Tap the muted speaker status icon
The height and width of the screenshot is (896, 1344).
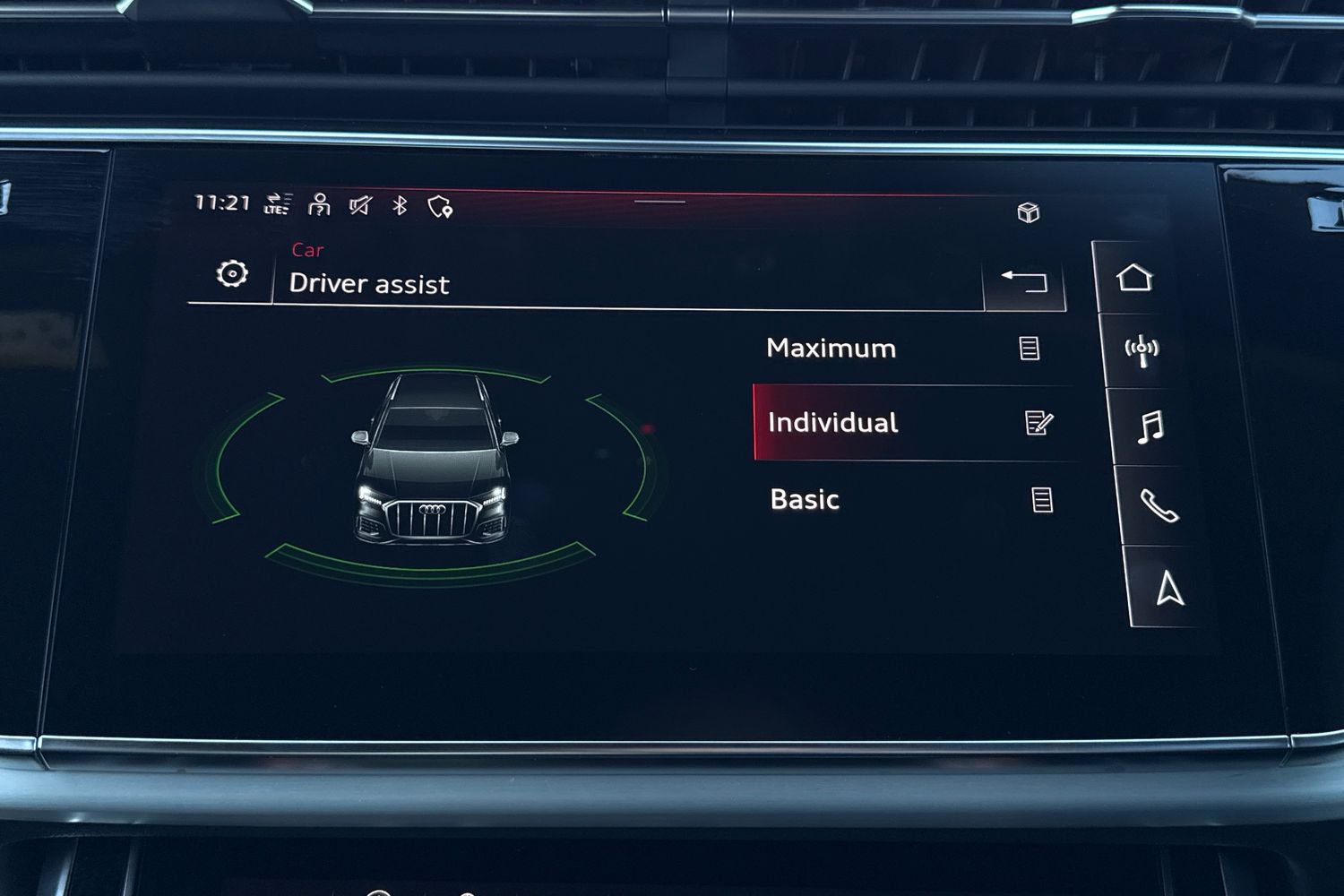360,206
